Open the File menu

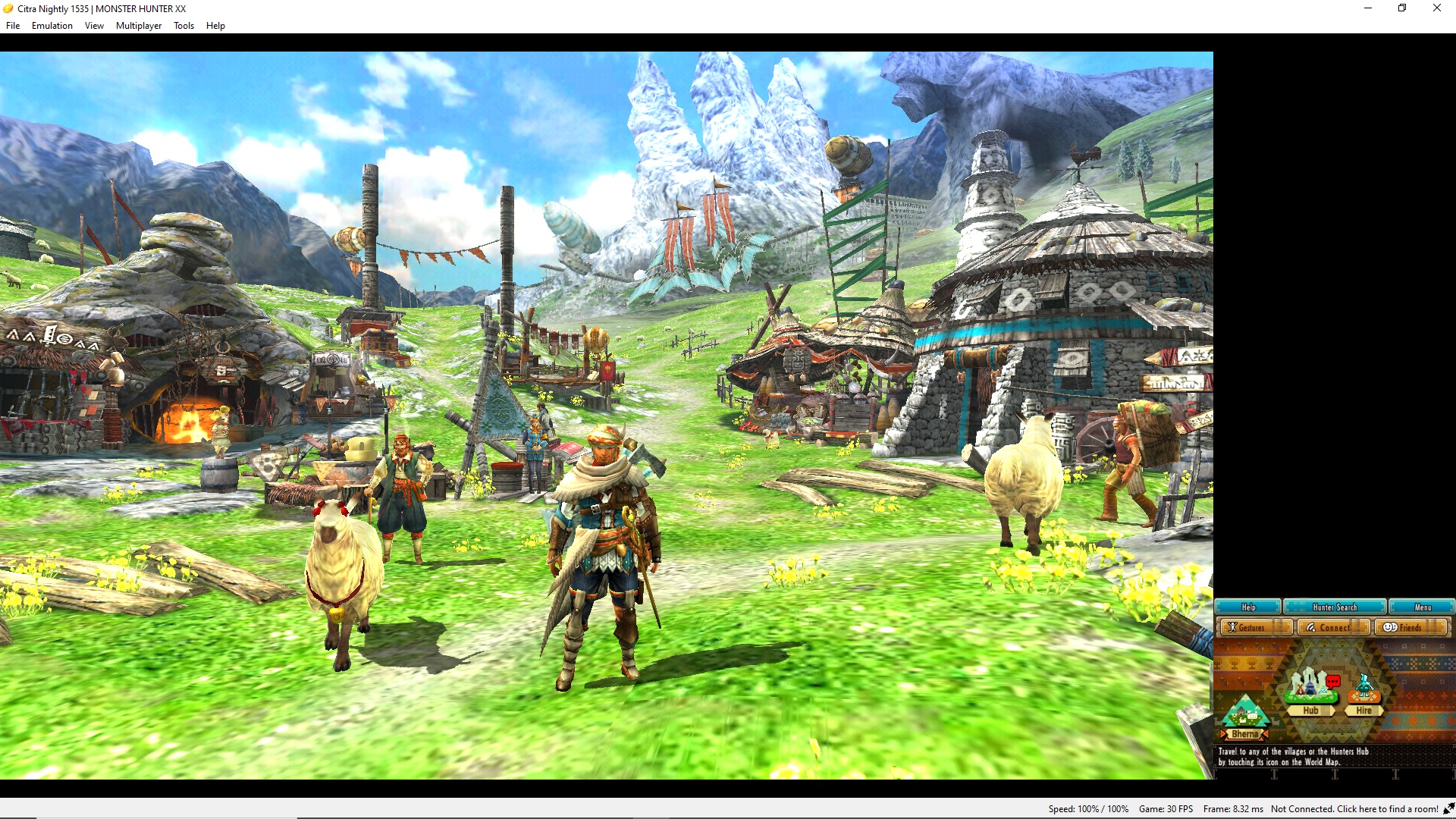pyautogui.click(x=12, y=25)
